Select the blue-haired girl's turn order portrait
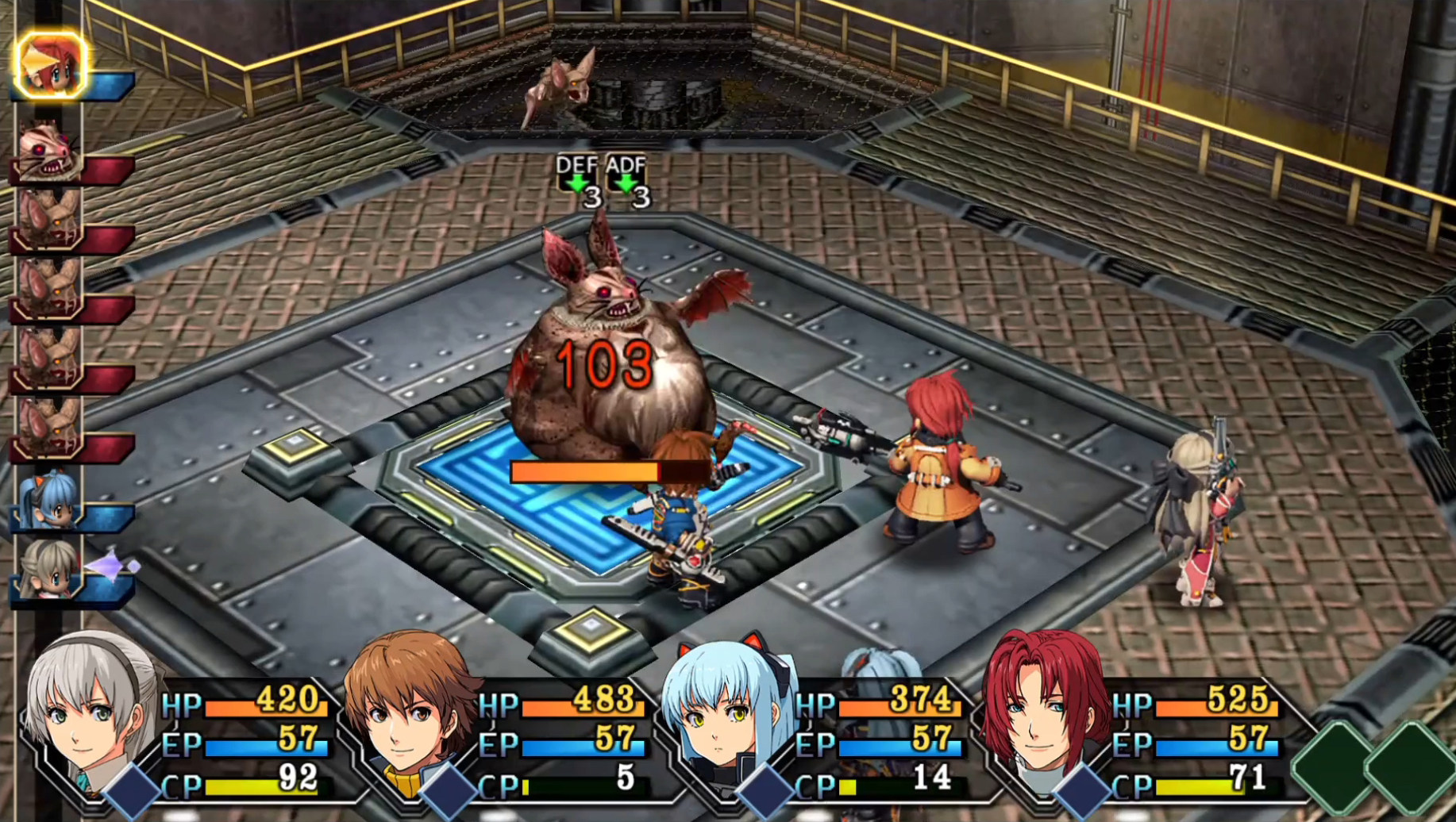Screen dimensions: 1456x822 click(49, 498)
